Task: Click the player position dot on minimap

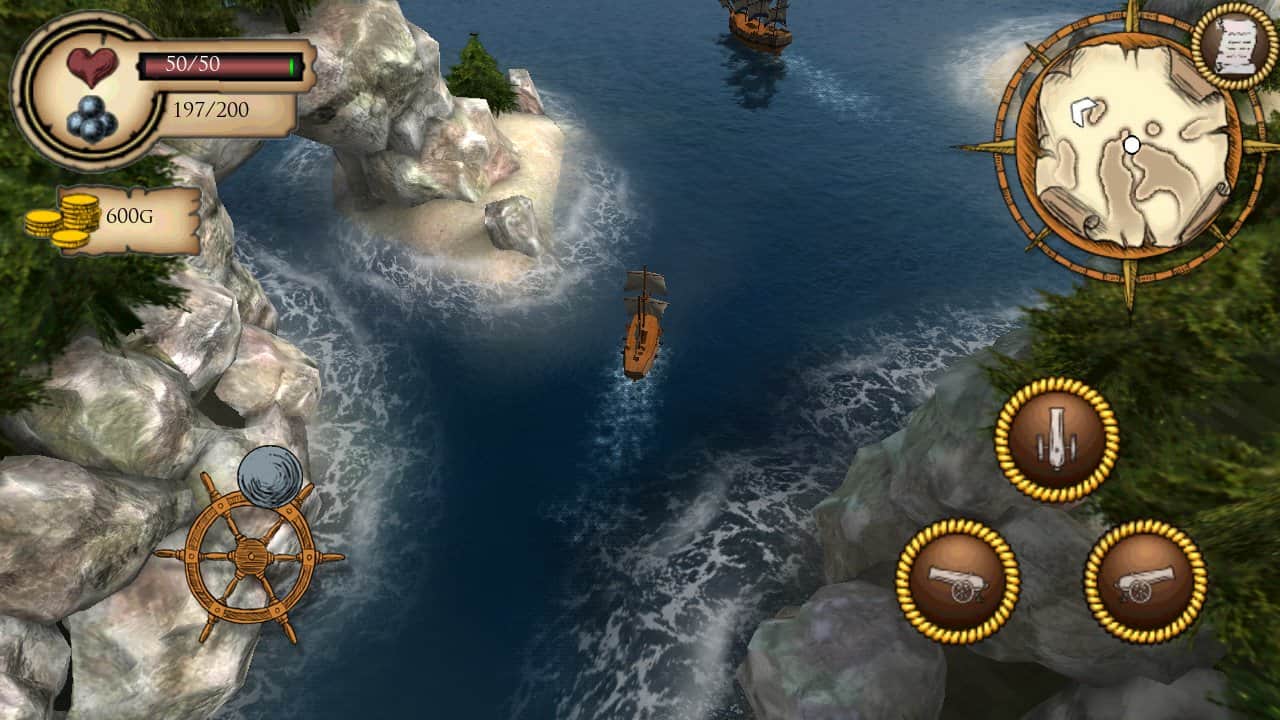Action: pyautogui.click(x=1133, y=143)
